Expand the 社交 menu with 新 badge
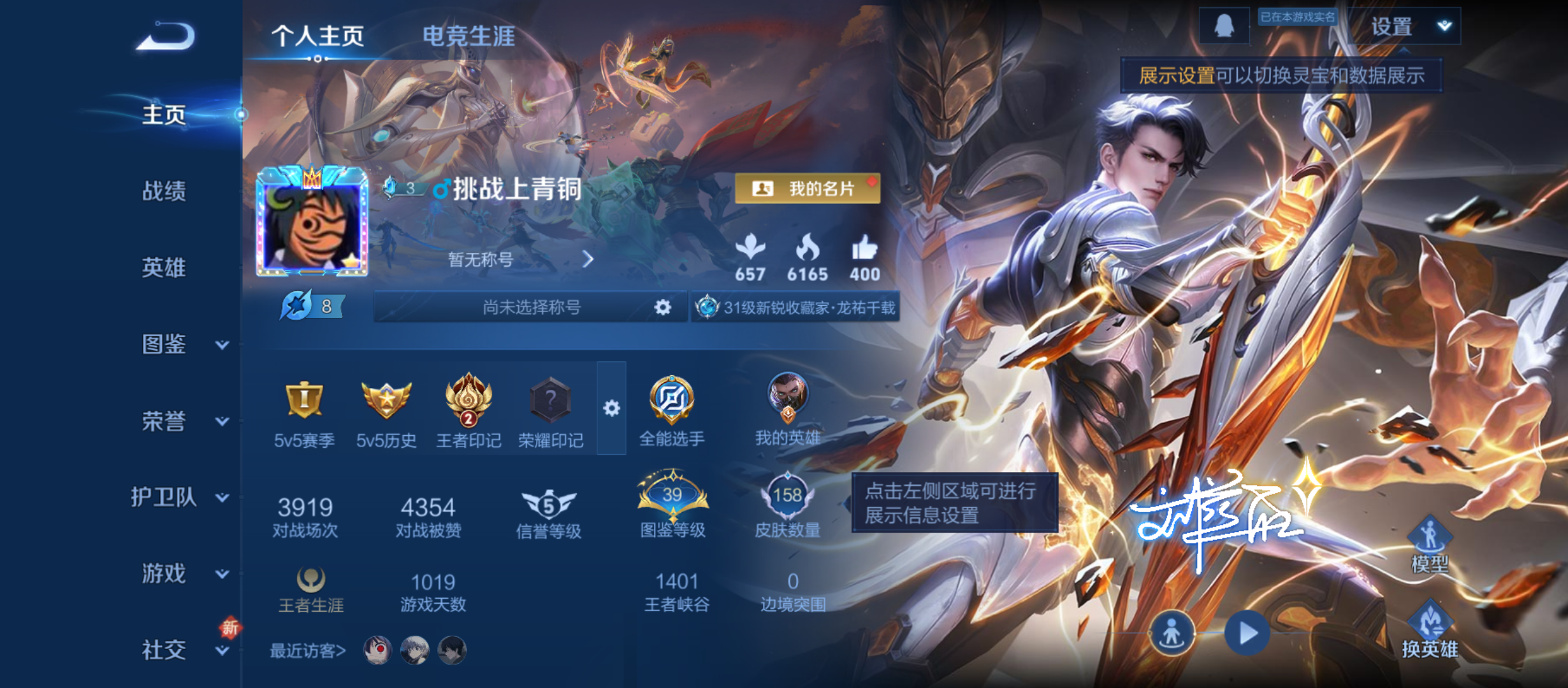Image resolution: width=1568 pixels, height=688 pixels. [x=163, y=650]
